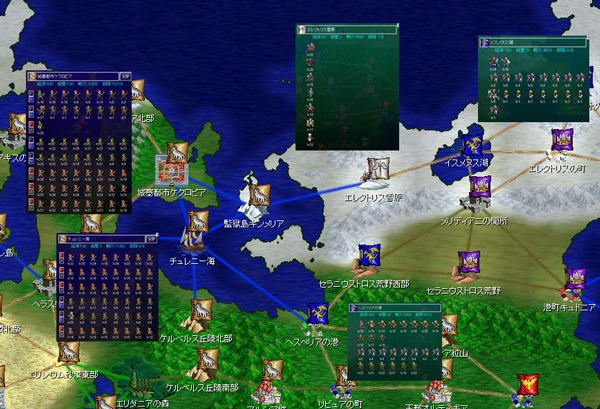Click the button on the チュレニー海 unit panel header
Viewport: 600px width, 409px height.
coord(153,239)
